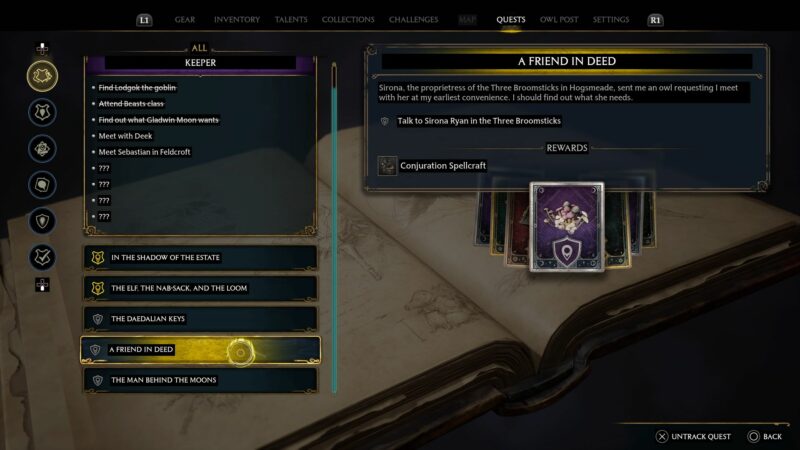Screen dimensions: 800x450
Task: Show the Challenges tab
Action: pos(413,19)
